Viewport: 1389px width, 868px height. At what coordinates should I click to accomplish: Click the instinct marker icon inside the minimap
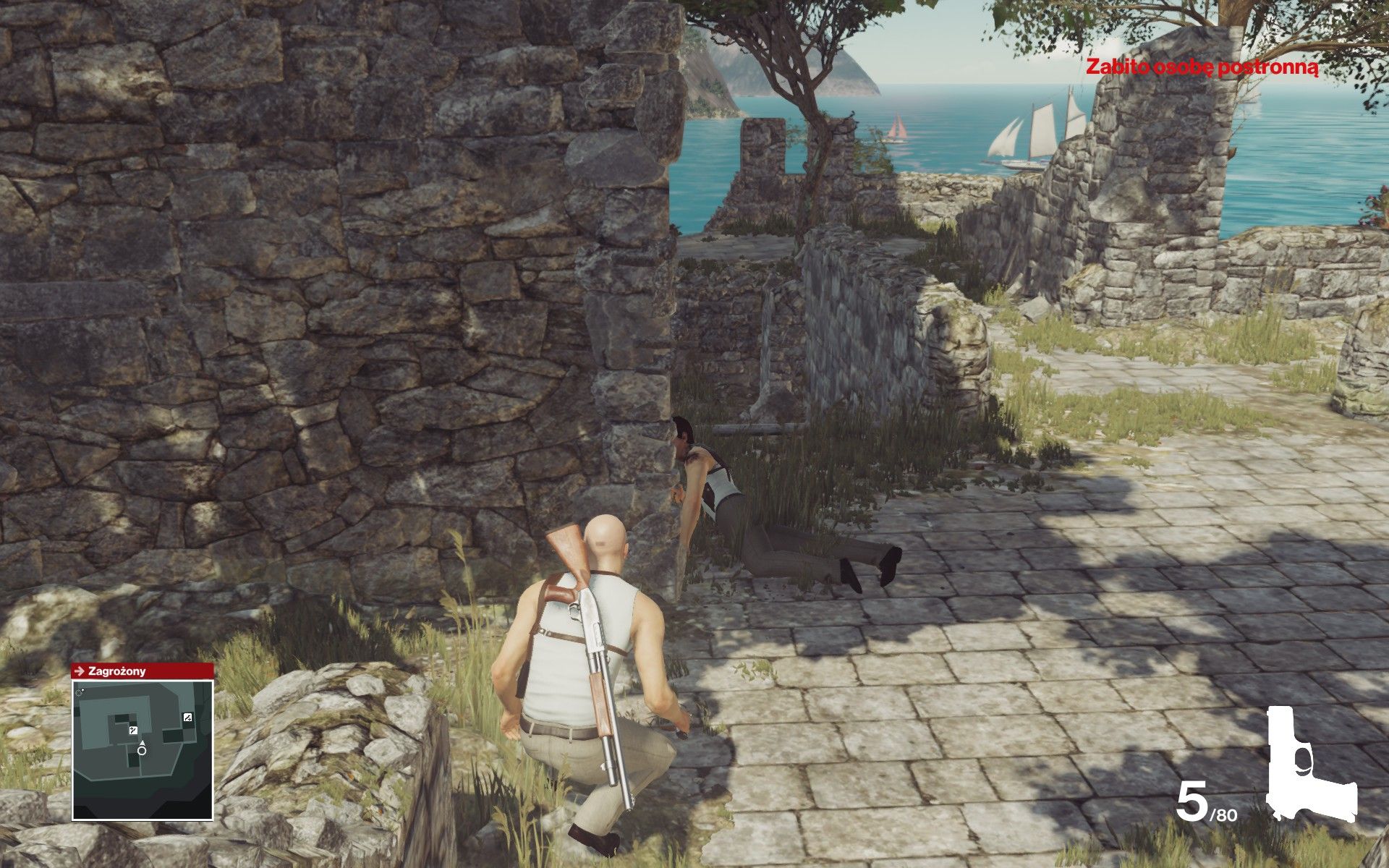[x=133, y=731]
